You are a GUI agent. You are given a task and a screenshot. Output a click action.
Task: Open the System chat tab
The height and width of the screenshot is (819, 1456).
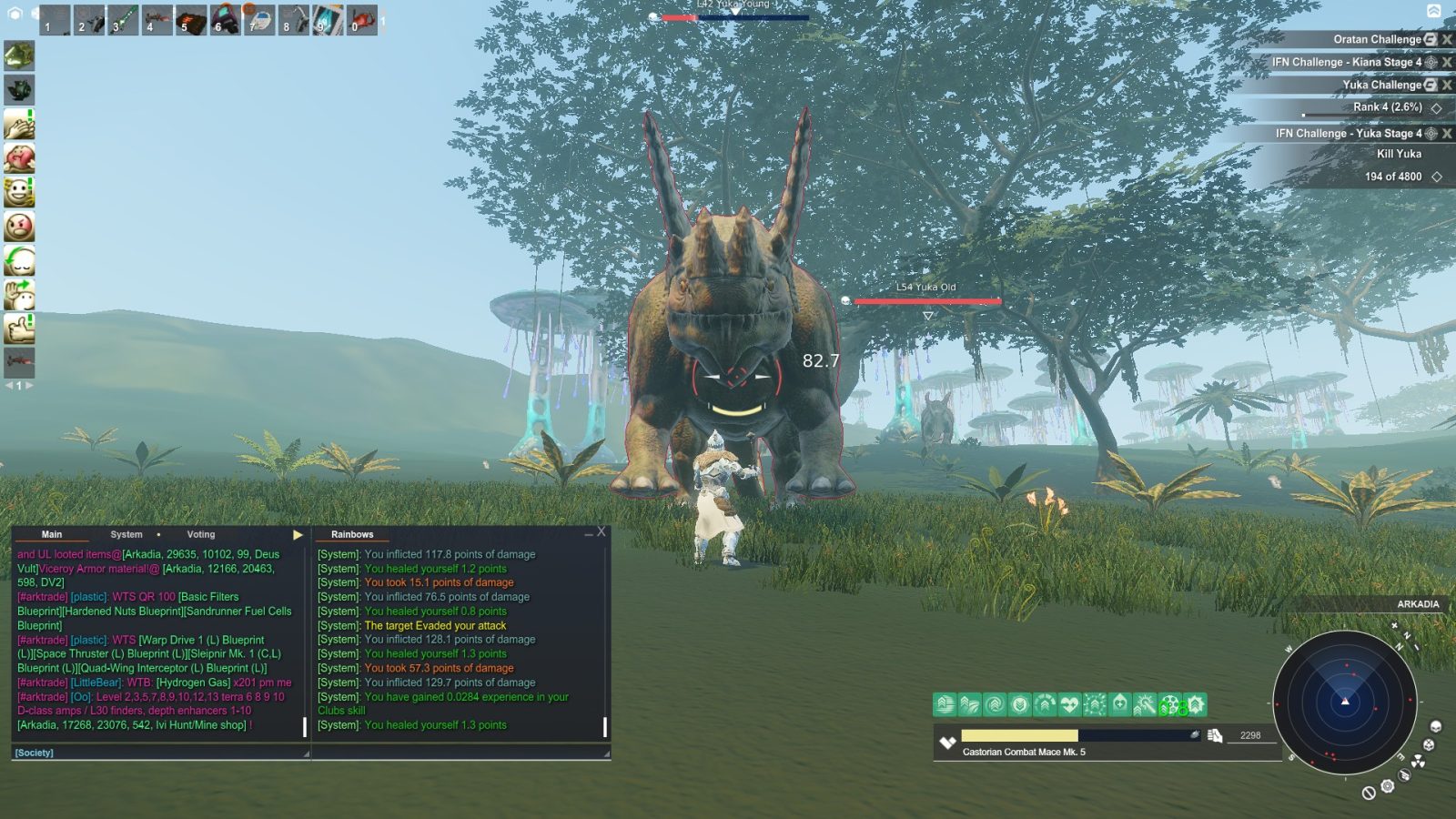(x=126, y=534)
